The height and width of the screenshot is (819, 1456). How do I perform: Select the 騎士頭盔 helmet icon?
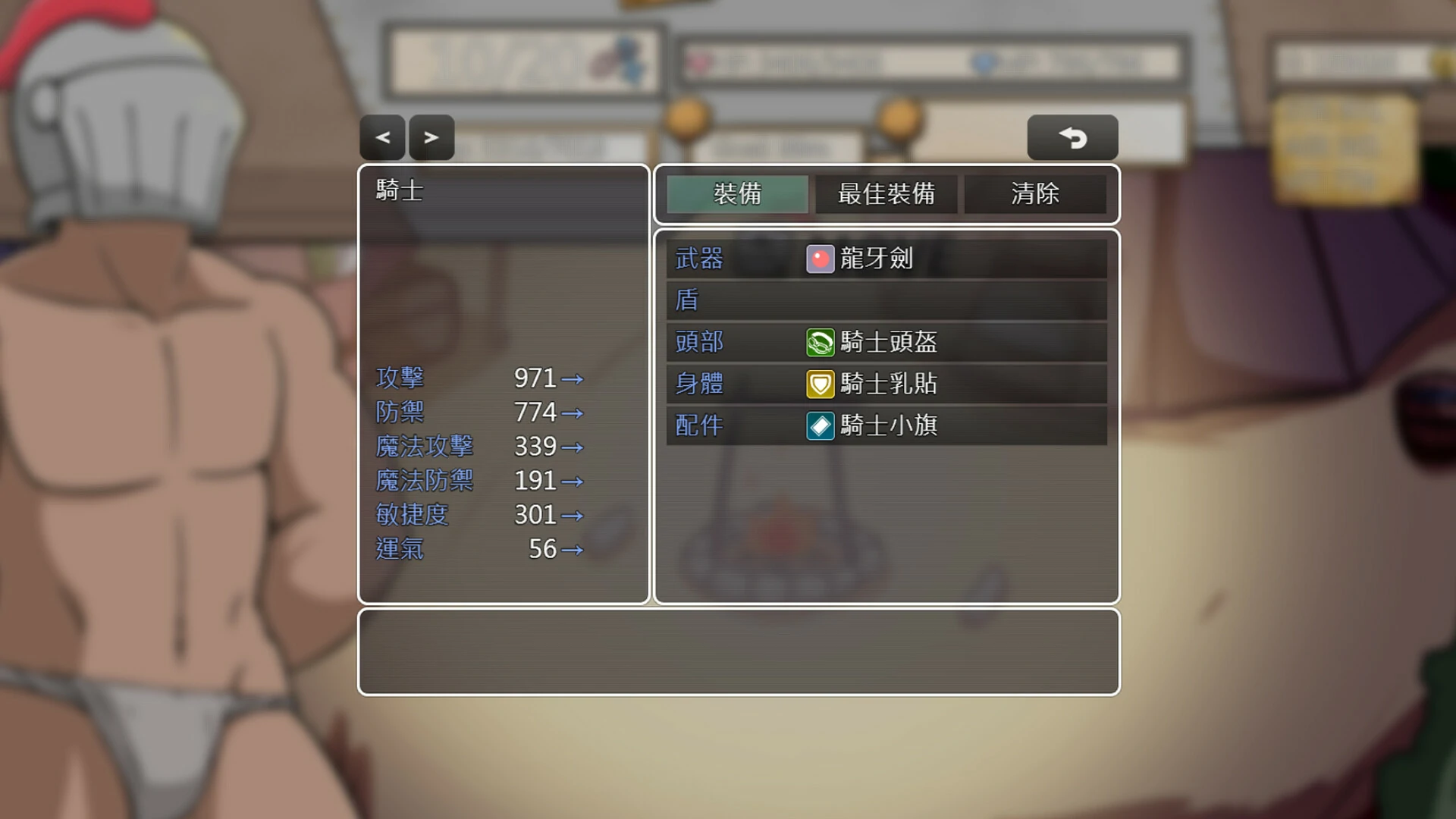(821, 342)
